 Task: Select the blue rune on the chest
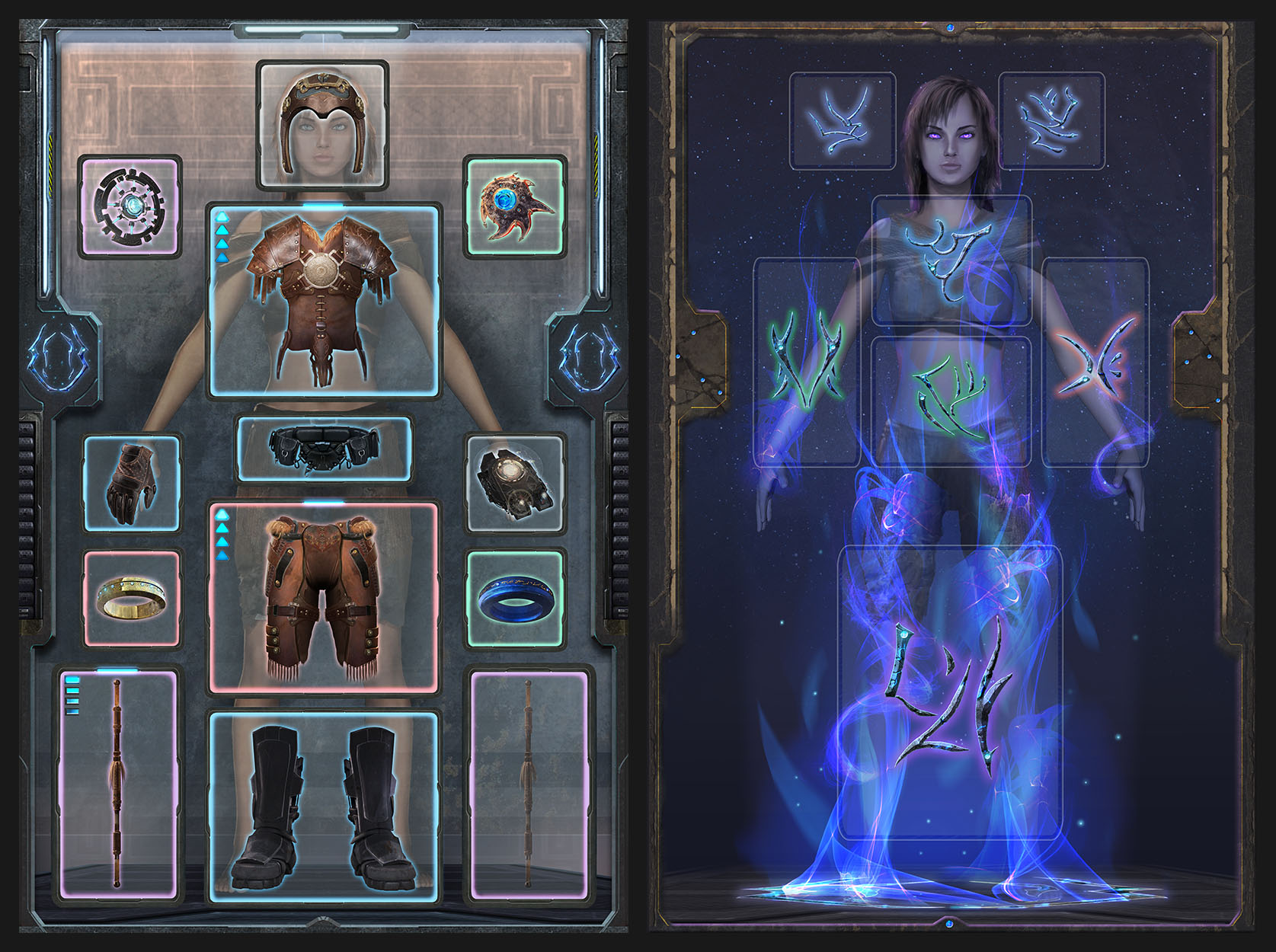[951, 259]
